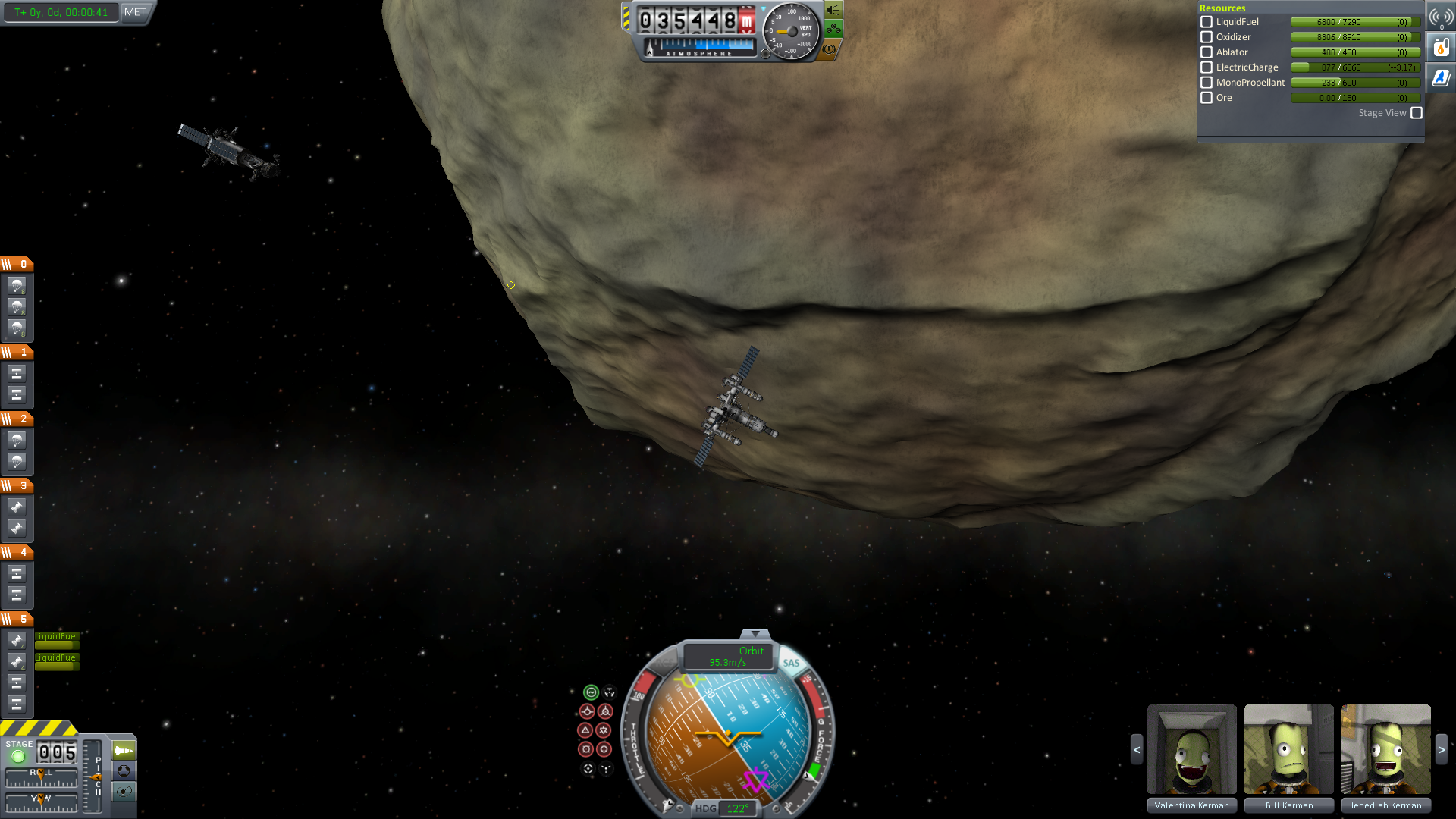Toggle SAS on the navball

click(x=791, y=663)
